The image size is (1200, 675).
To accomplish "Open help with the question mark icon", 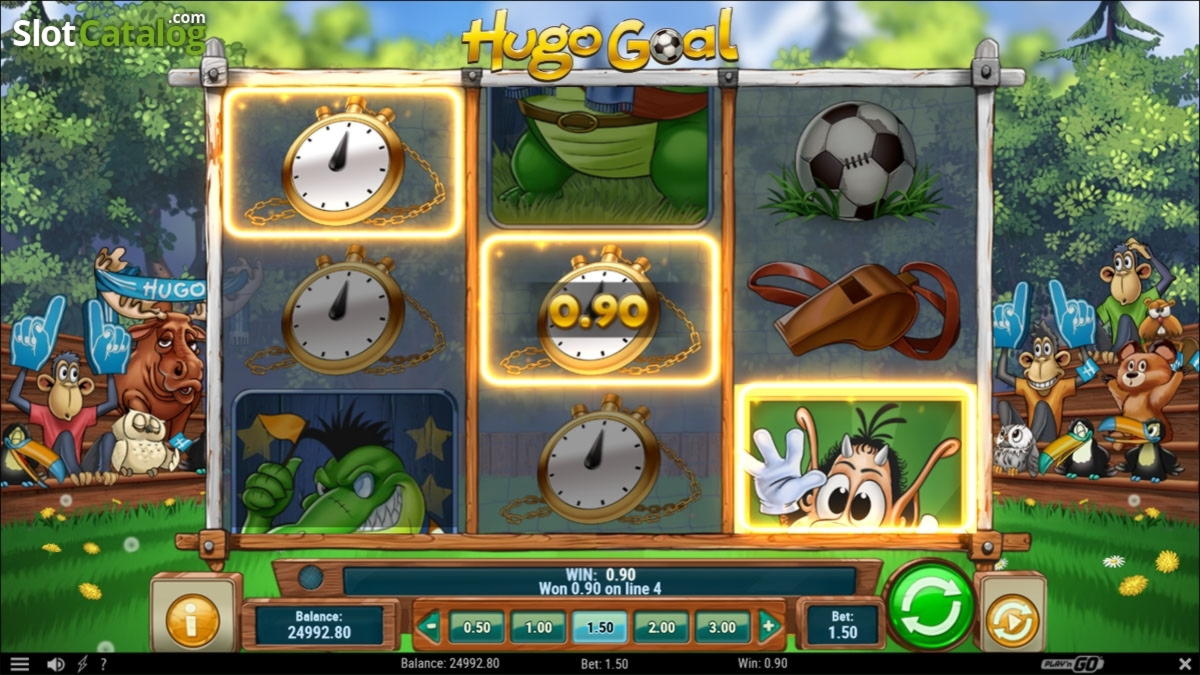I will (x=103, y=664).
